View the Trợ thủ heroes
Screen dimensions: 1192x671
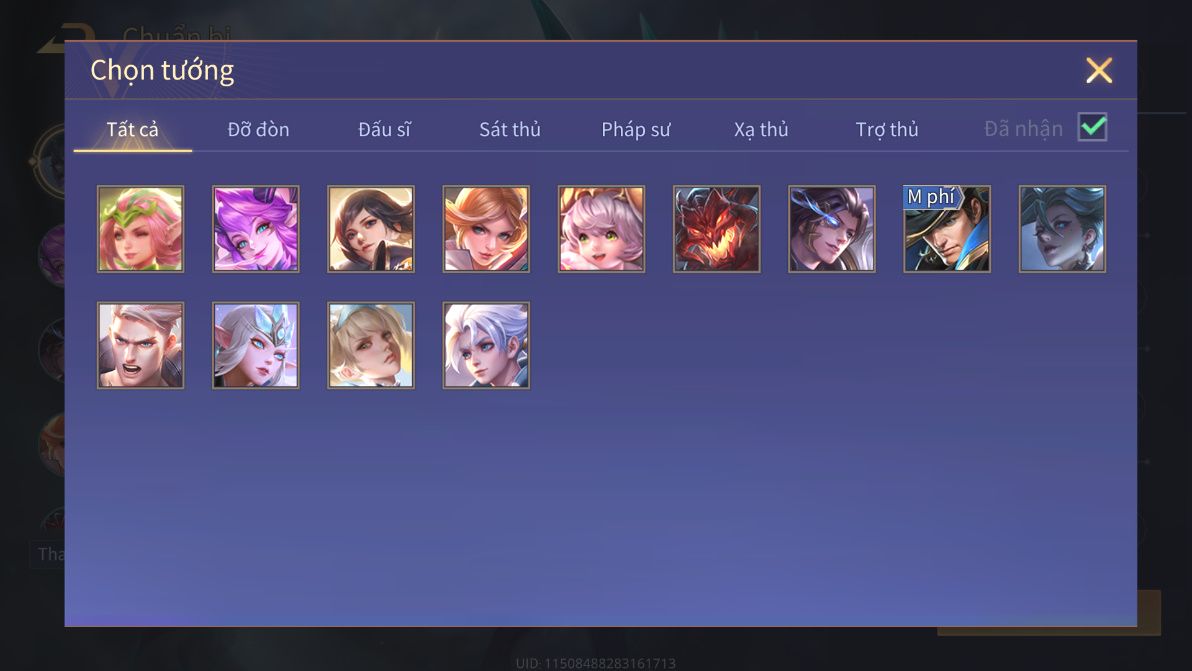tap(886, 130)
